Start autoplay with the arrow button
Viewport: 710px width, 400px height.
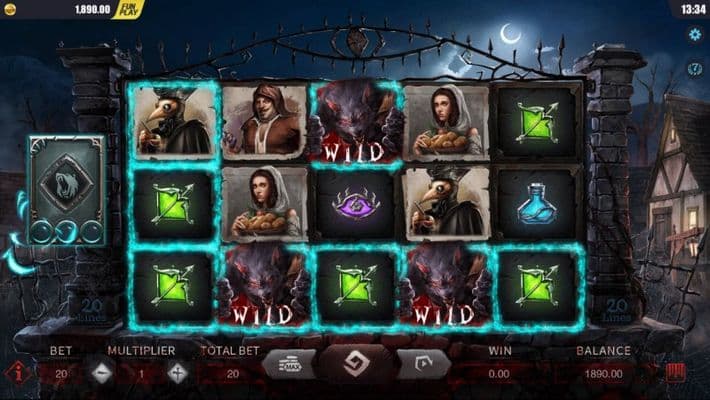[421, 365]
